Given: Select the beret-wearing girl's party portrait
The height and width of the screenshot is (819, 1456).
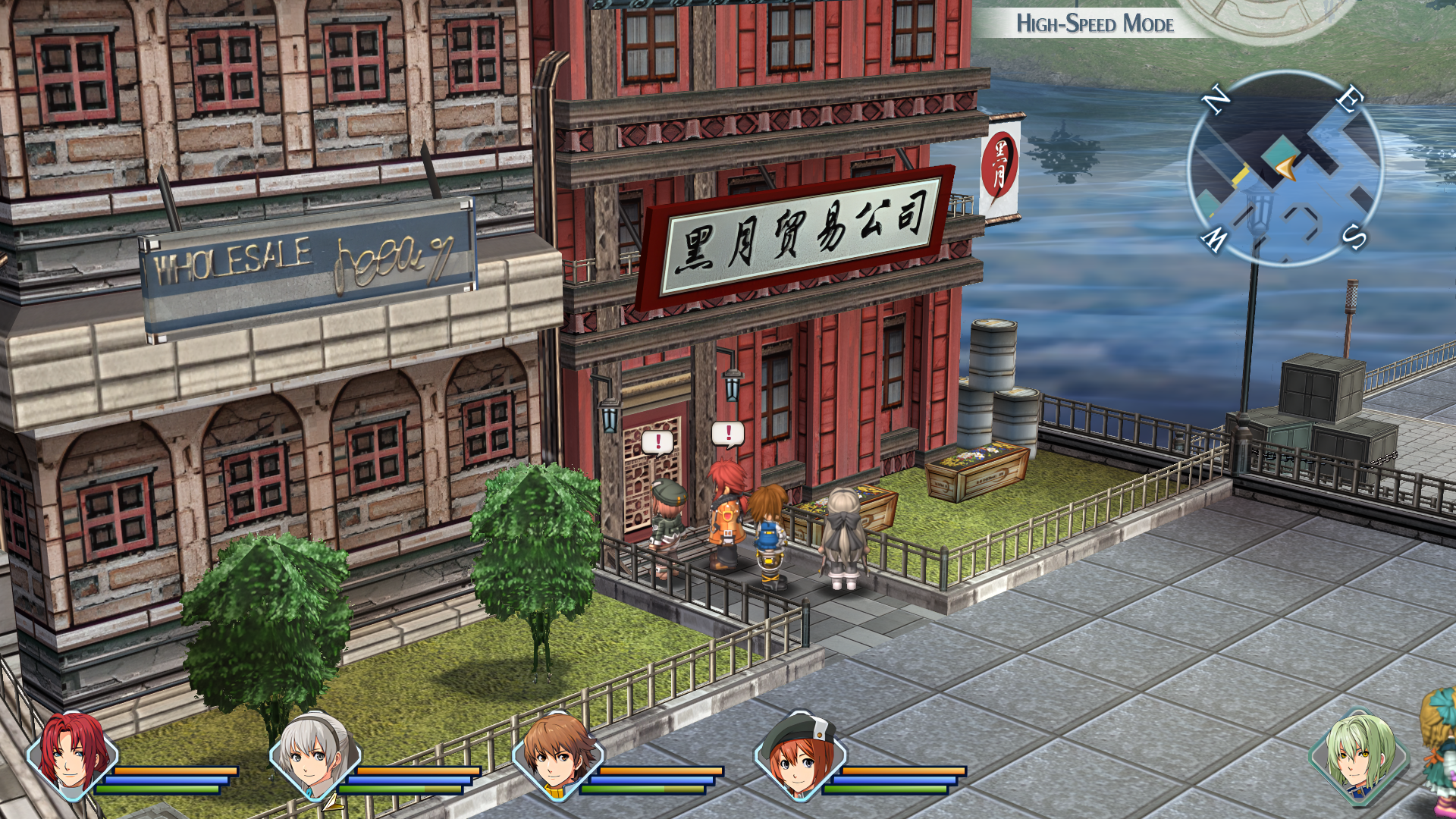Looking at the screenshot, I should click(799, 755).
